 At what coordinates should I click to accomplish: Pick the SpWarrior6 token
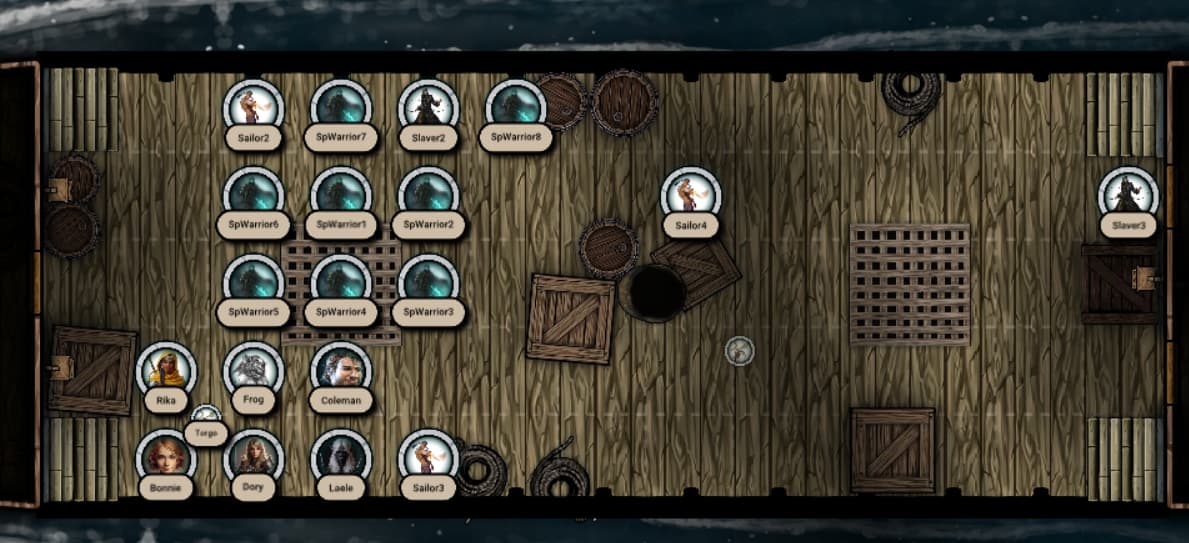[254, 195]
